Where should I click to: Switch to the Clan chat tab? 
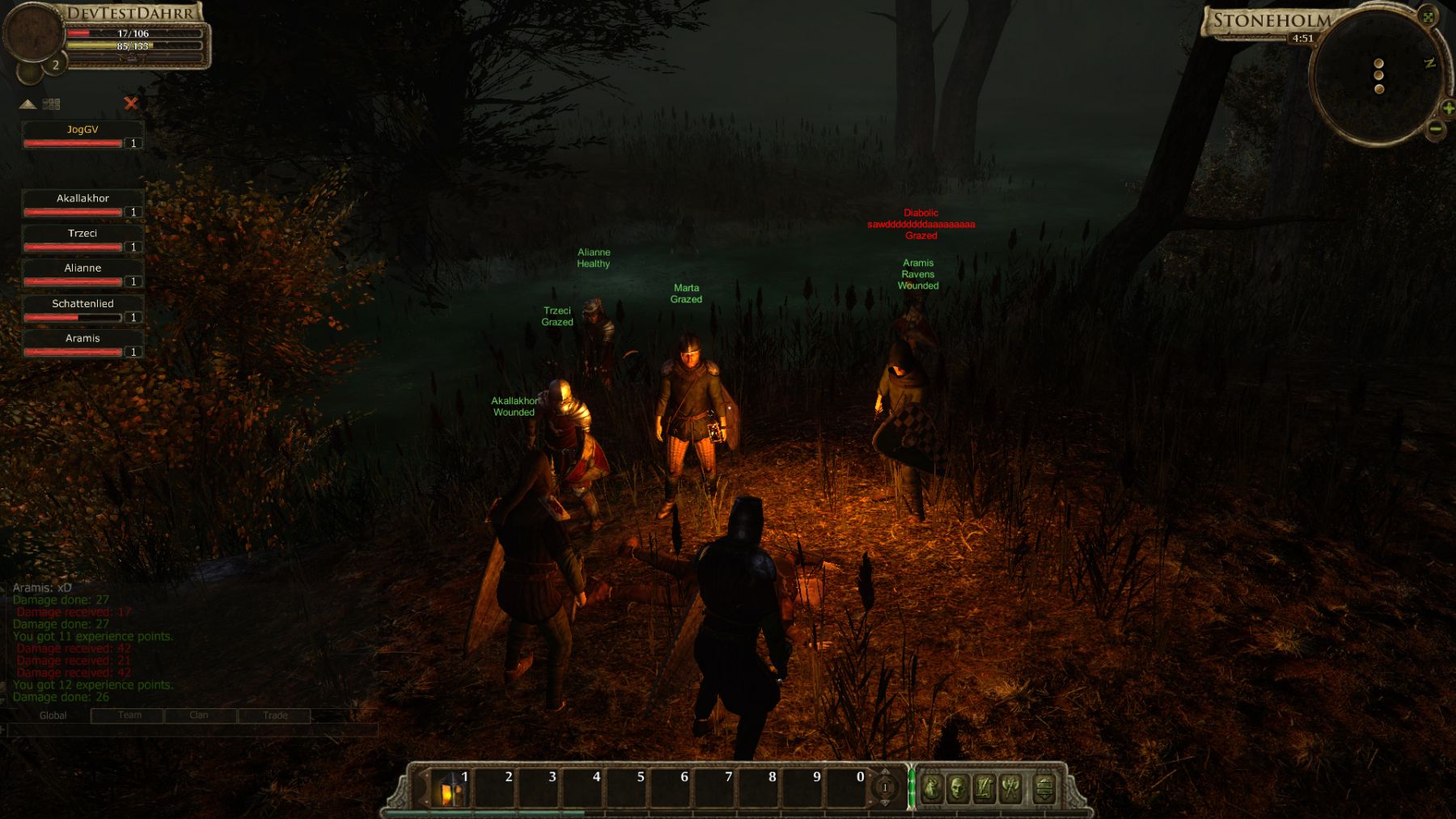click(199, 716)
